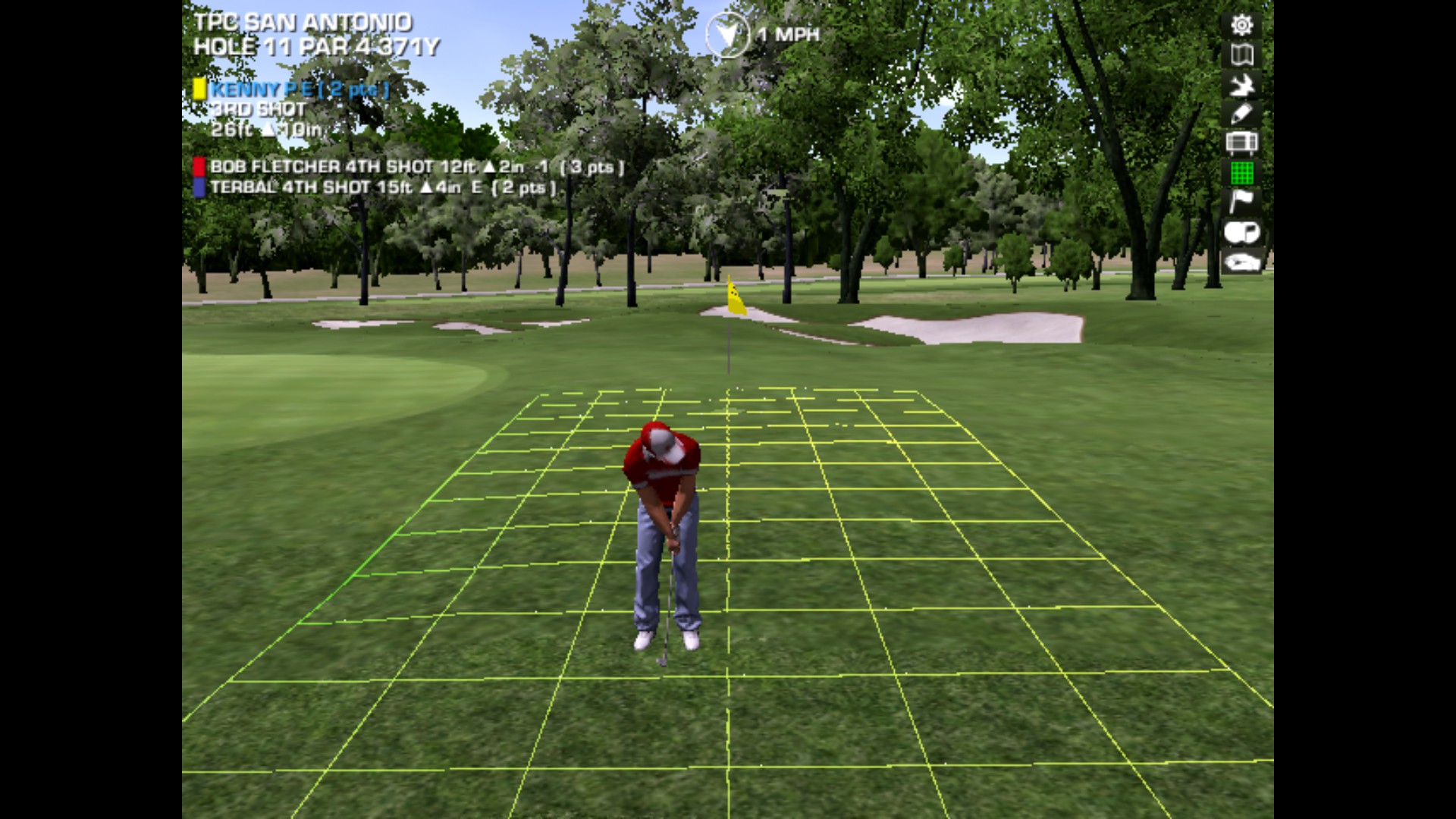Image resolution: width=1456 pixels, height=819 pixels.
Task: Open the green overview icon with flag
Action: coord(1241,233)
